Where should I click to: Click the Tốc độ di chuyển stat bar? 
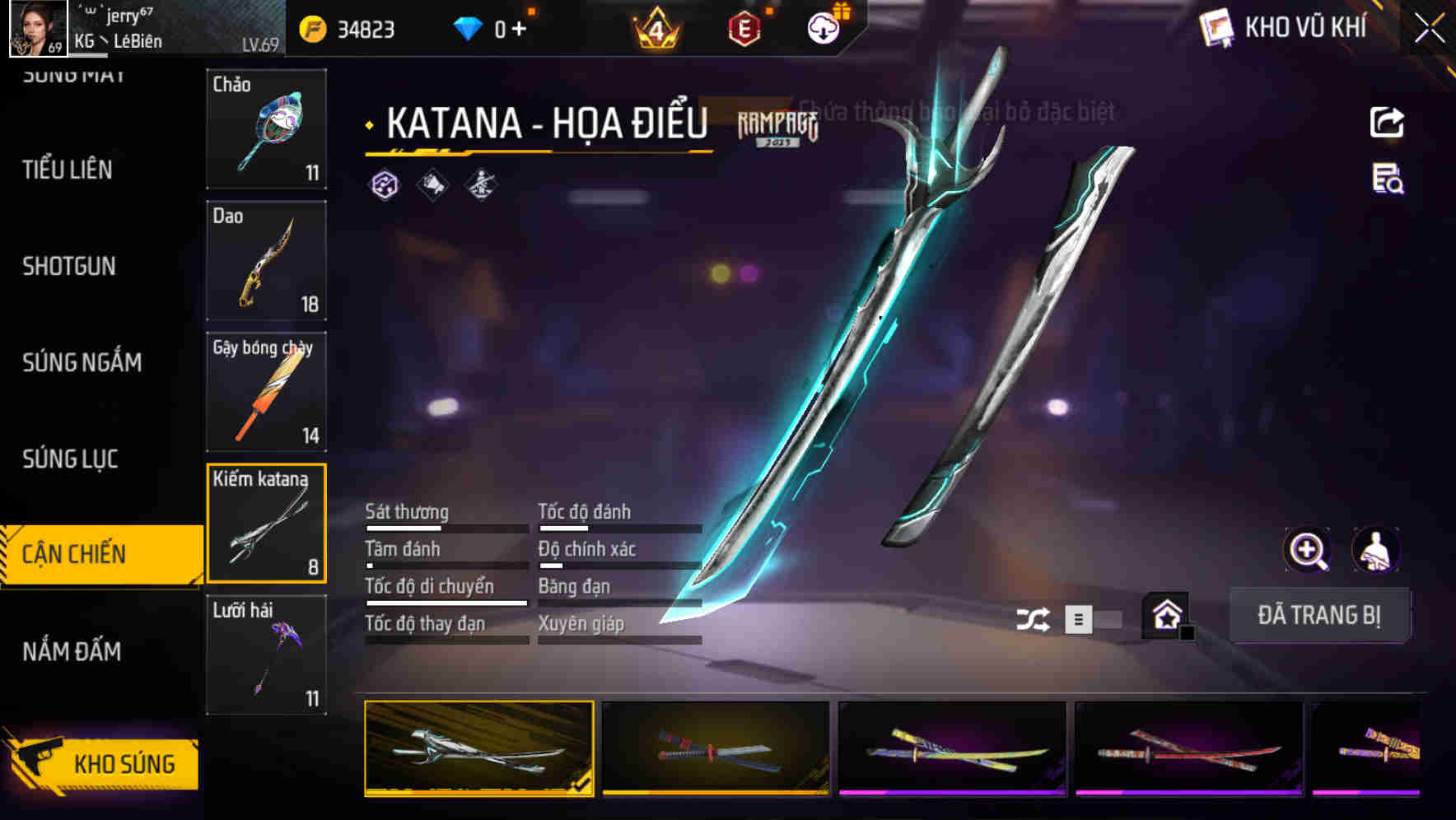point(445,603)
